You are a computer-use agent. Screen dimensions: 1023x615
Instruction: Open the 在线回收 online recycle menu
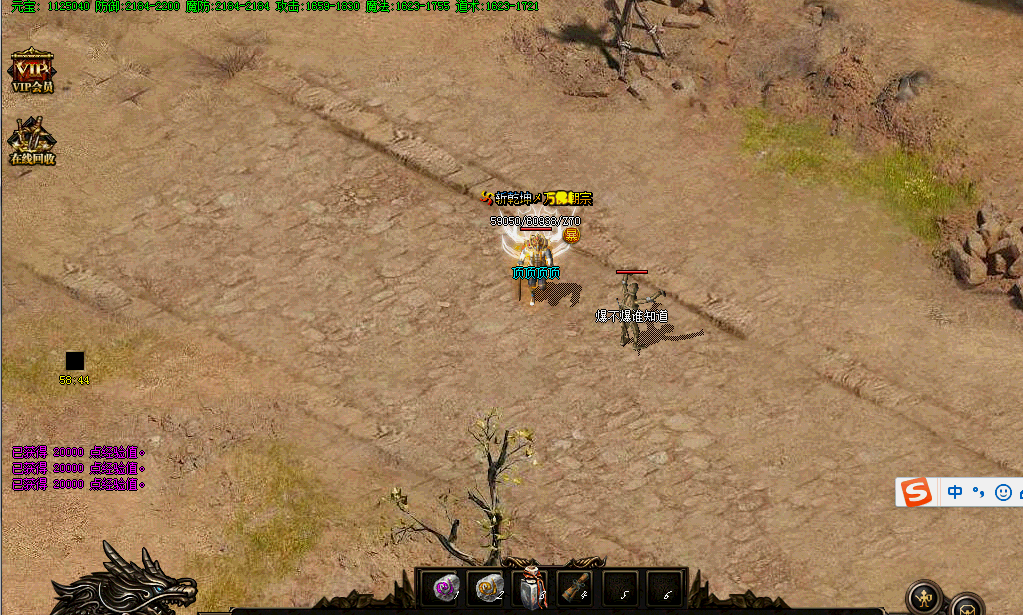(x=32, y=141)
